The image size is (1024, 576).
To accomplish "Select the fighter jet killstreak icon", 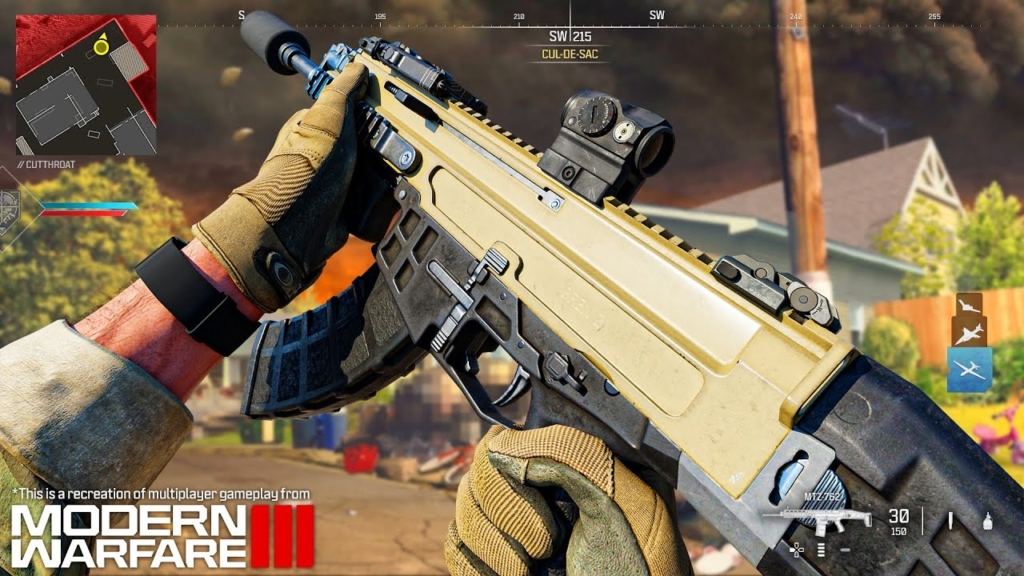I will [x=969, y=333].
